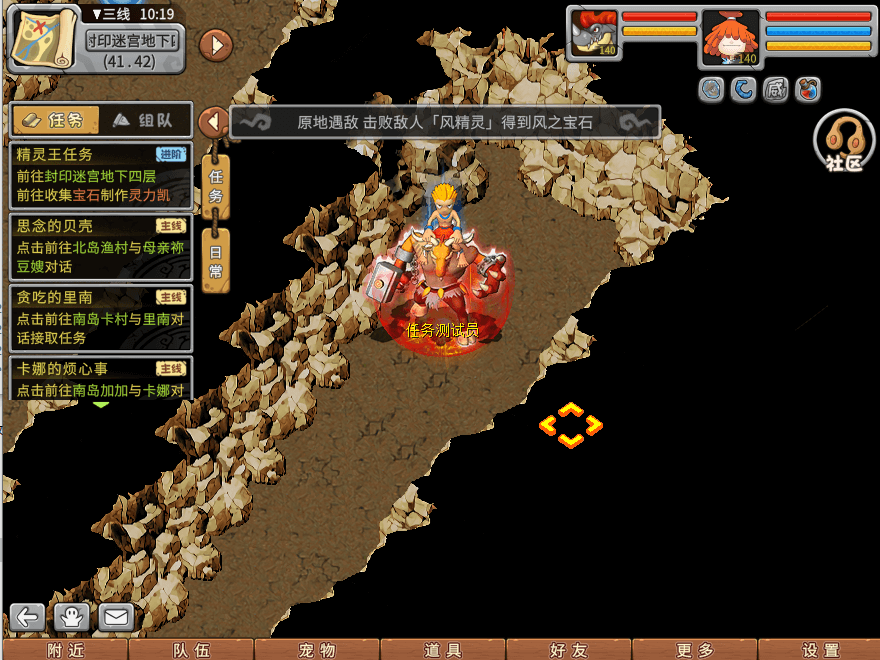
Task: Click the 封印迷宫地下 location name button
Action: (132, 40)
